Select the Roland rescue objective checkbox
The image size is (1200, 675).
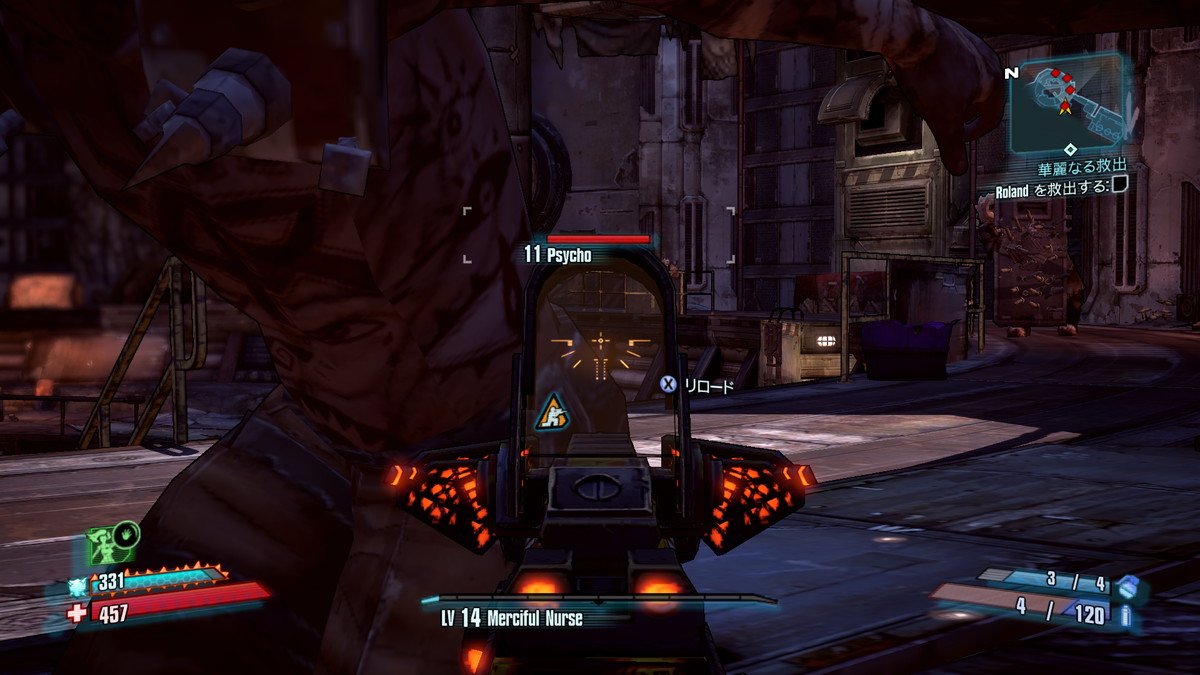[x=1120, y=183]
